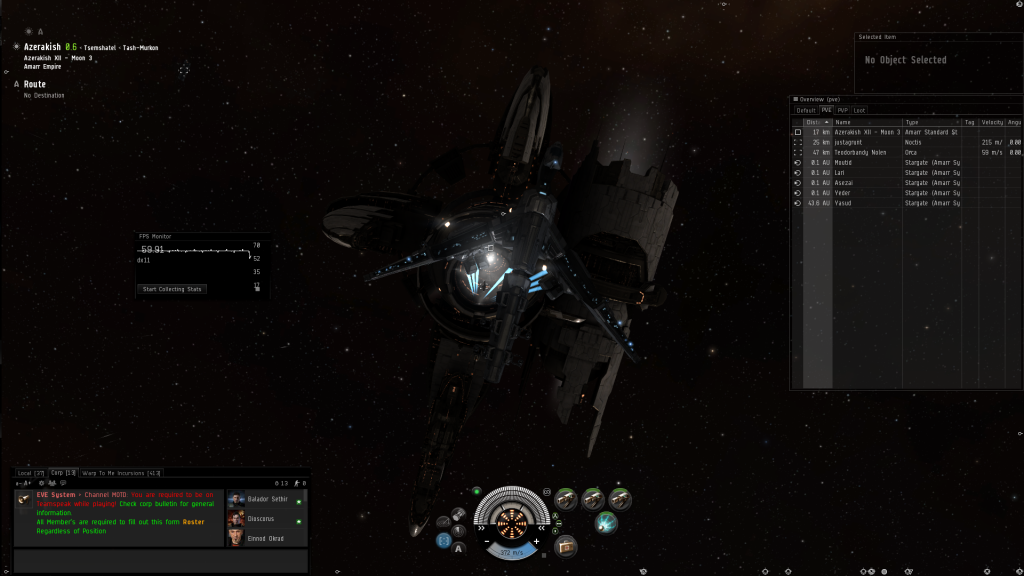Image resolution: width=1024 pixels, height=576 pixels.
Task: Open the Loot overview tab
Action: [x=860, y=110]
